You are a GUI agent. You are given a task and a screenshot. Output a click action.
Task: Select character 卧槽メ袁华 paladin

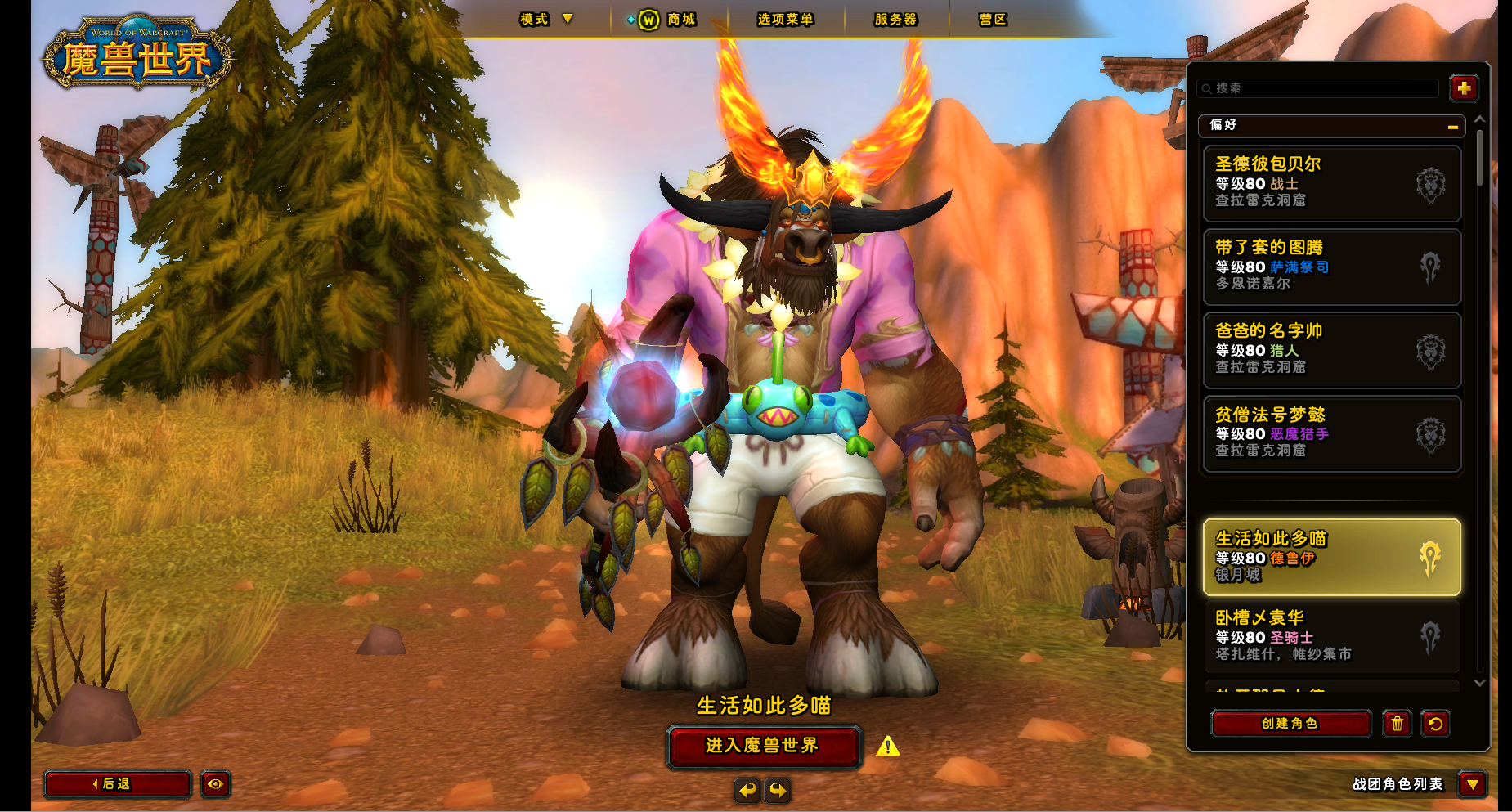(1331, 637)
